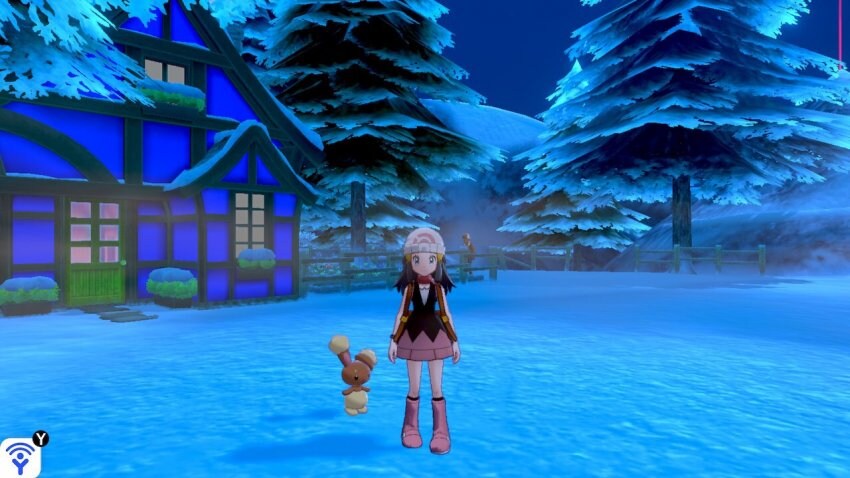The width and height of the screenshot is (850, 478).
Task: Open the Y-Comm wireless icon
Action: click(19, 458)
